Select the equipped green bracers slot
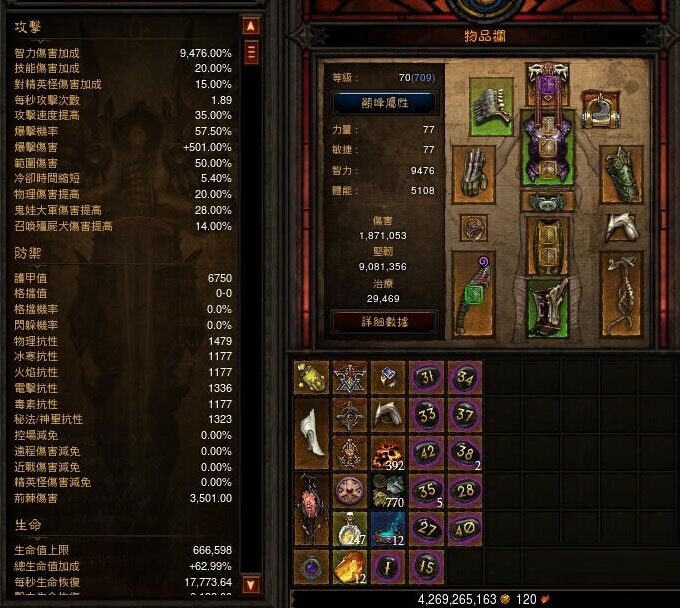680x608 pixels. [621, 174]
